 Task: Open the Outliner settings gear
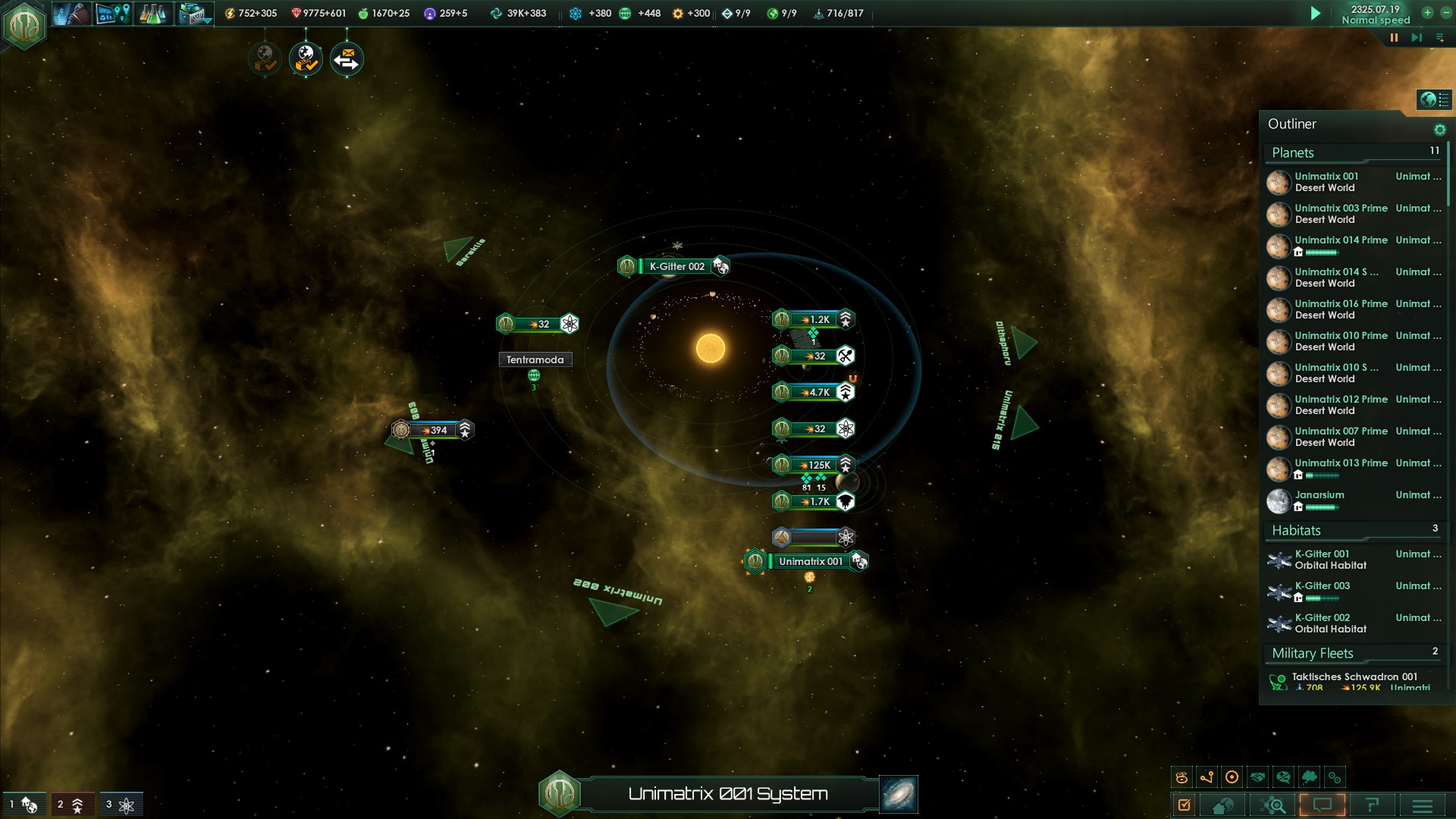tap(1439, 130)
